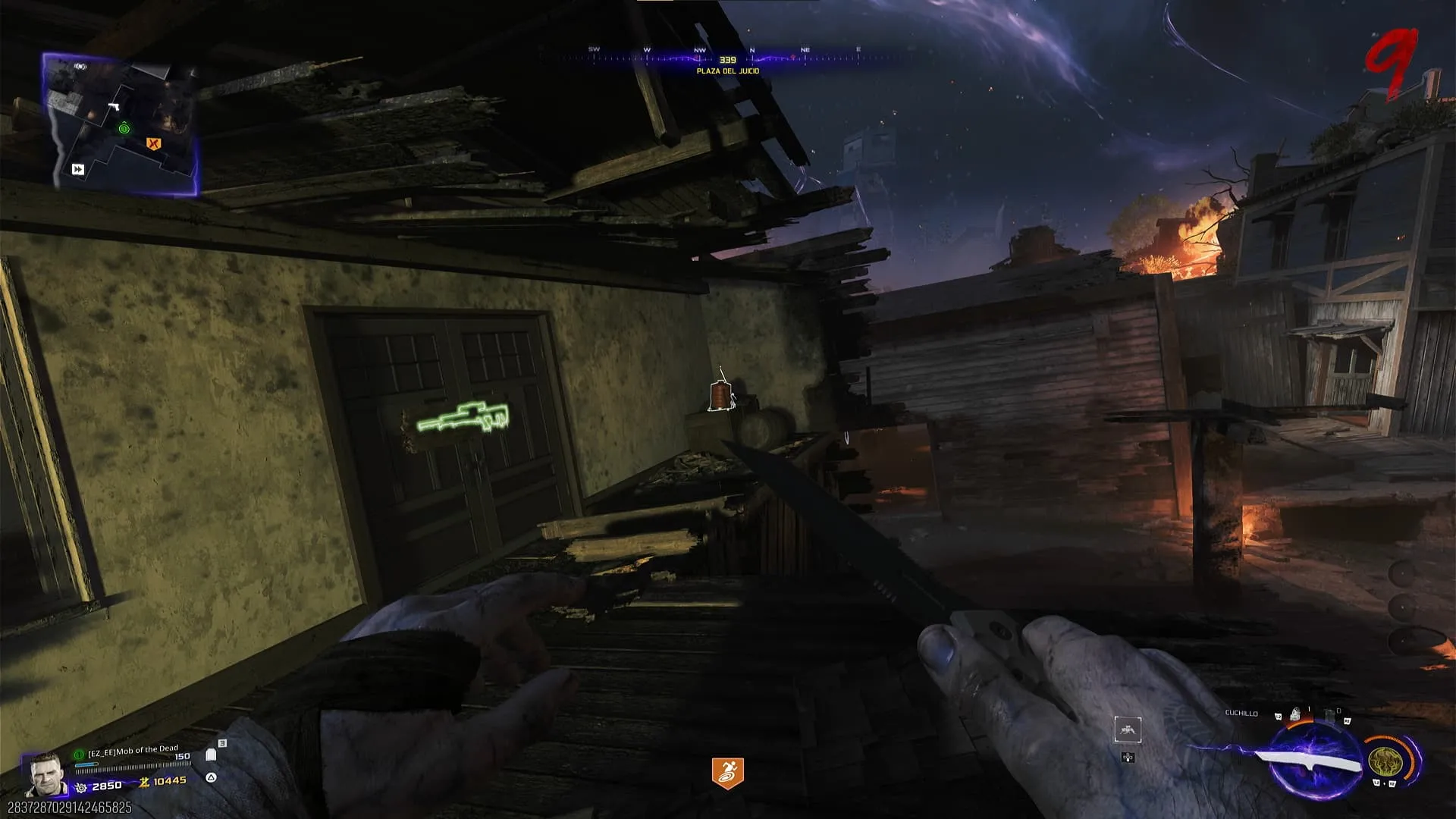Click the green player marker on the minimap
The image size is (1456, 819).
(124, 129)
